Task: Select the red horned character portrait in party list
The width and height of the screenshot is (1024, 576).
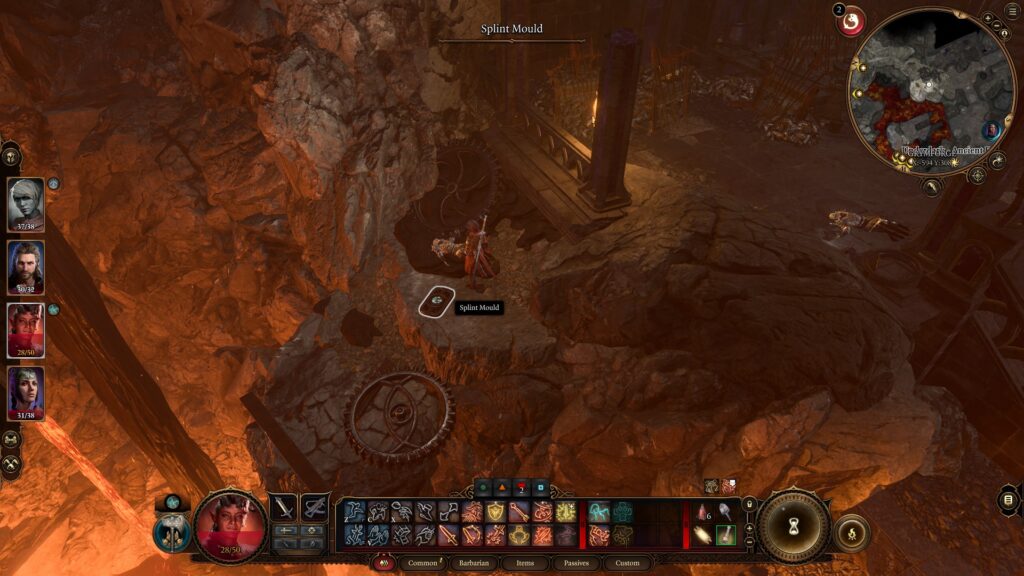Action: tap(26, 329)
